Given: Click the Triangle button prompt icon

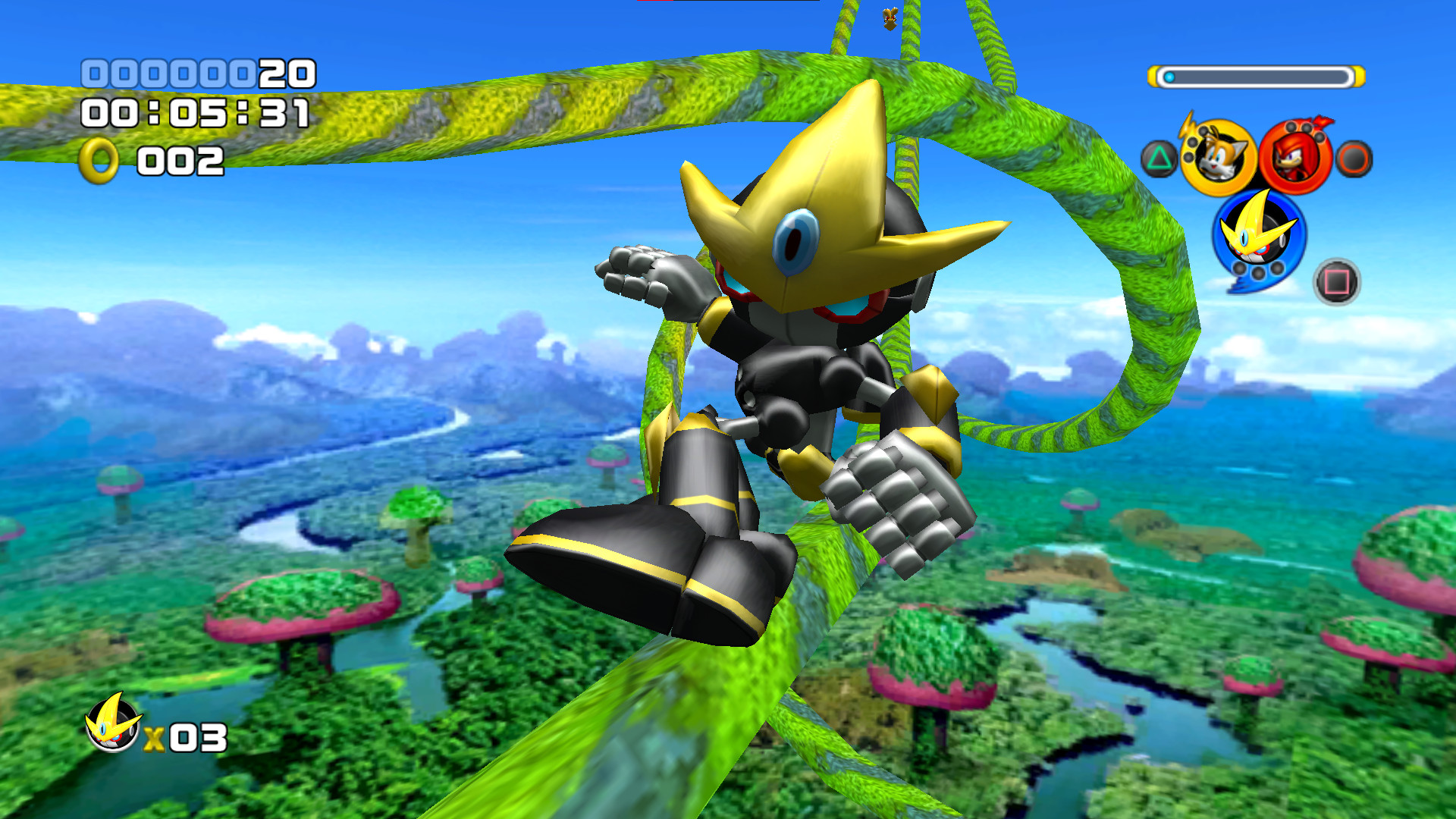Looking at the screenshot, I should (1161, 158).
